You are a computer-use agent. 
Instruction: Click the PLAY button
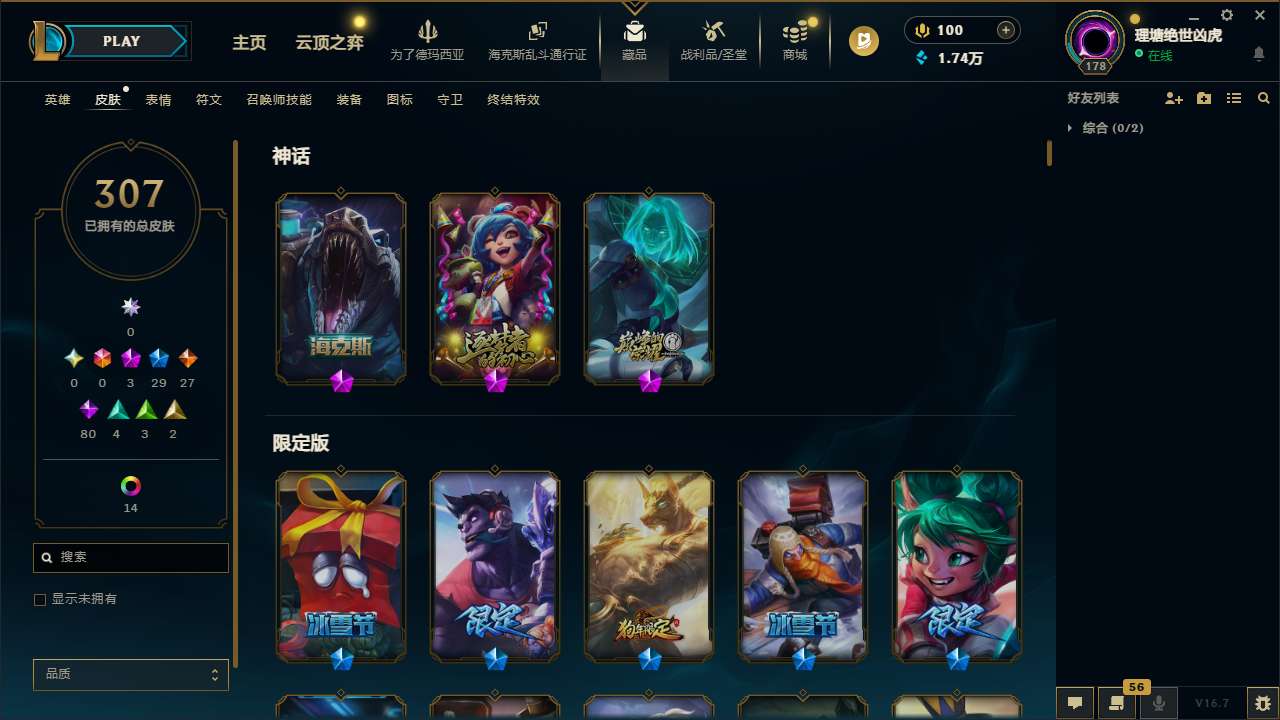pyautogui.click(x=121, y=41)
